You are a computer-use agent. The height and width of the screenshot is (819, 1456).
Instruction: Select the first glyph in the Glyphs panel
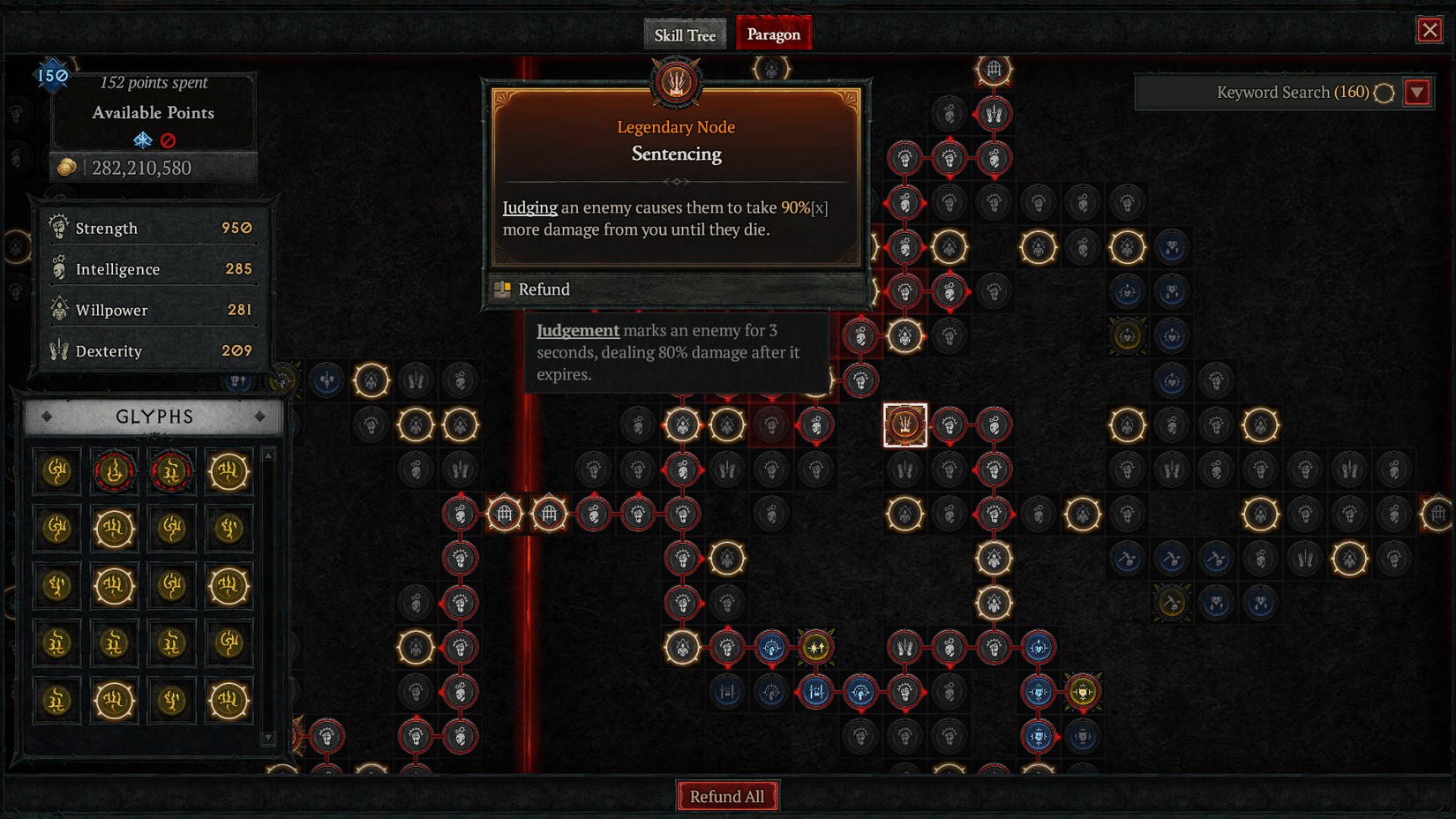click(56, 470)
